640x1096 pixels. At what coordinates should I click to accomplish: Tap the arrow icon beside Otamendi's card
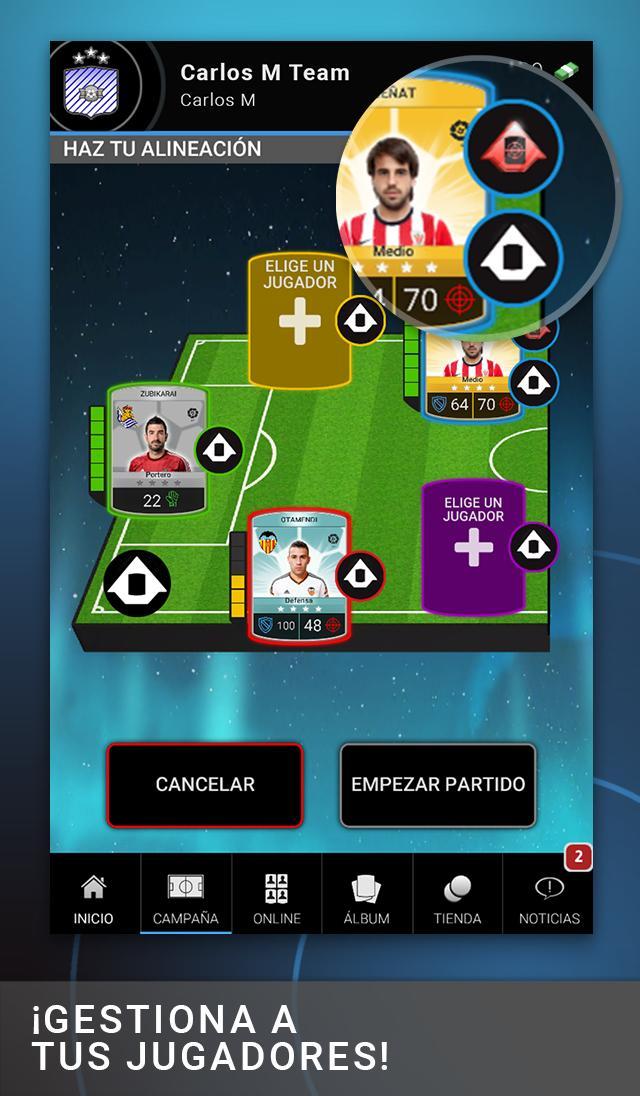[360, 575]
